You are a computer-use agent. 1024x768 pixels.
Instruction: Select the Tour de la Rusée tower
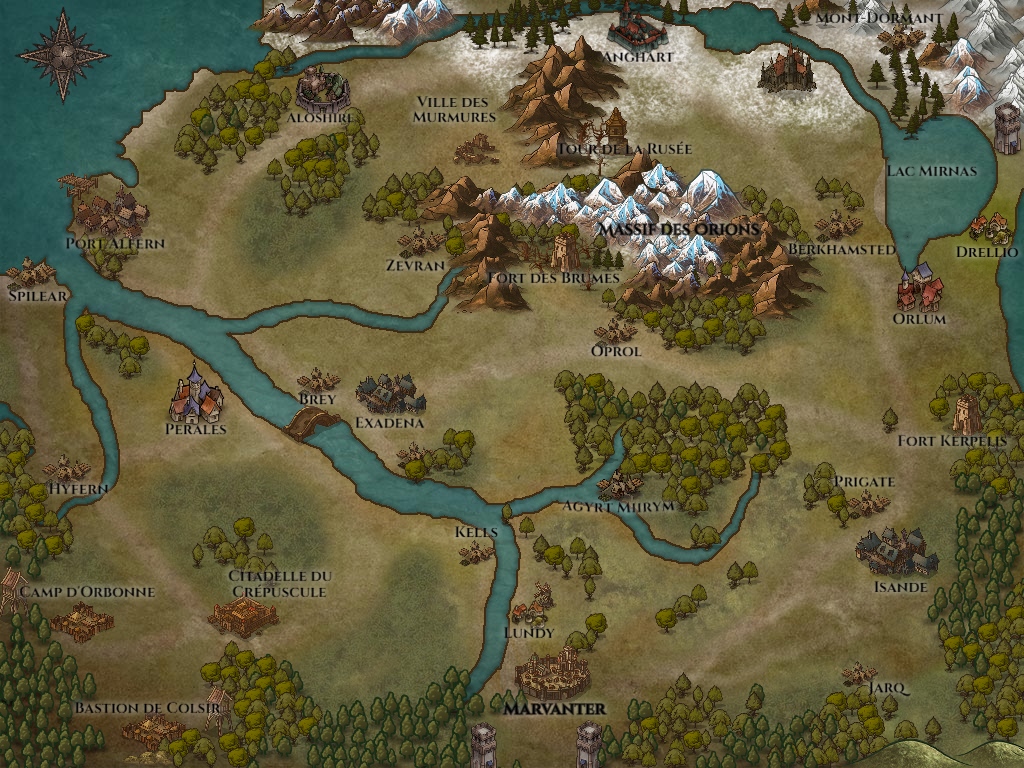pos(615,126)
